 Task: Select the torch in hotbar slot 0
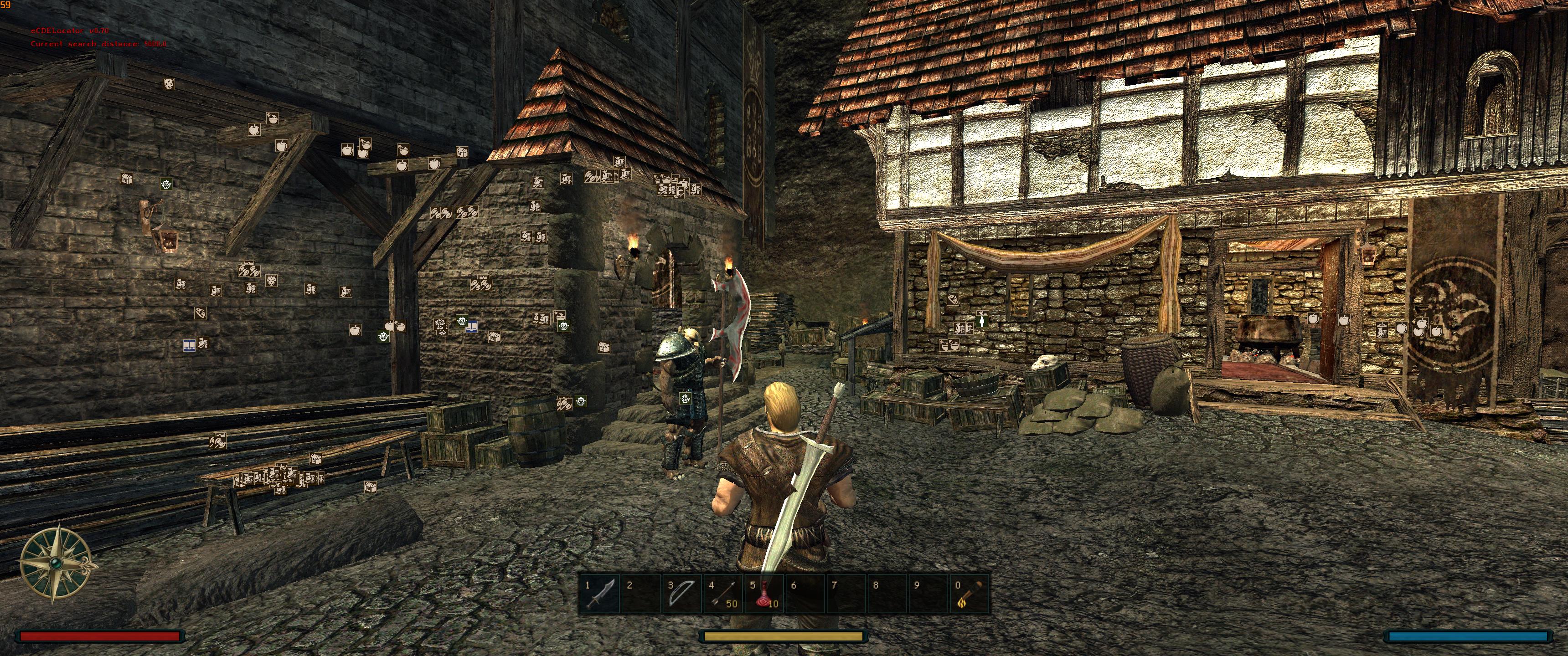click(969, 594)
